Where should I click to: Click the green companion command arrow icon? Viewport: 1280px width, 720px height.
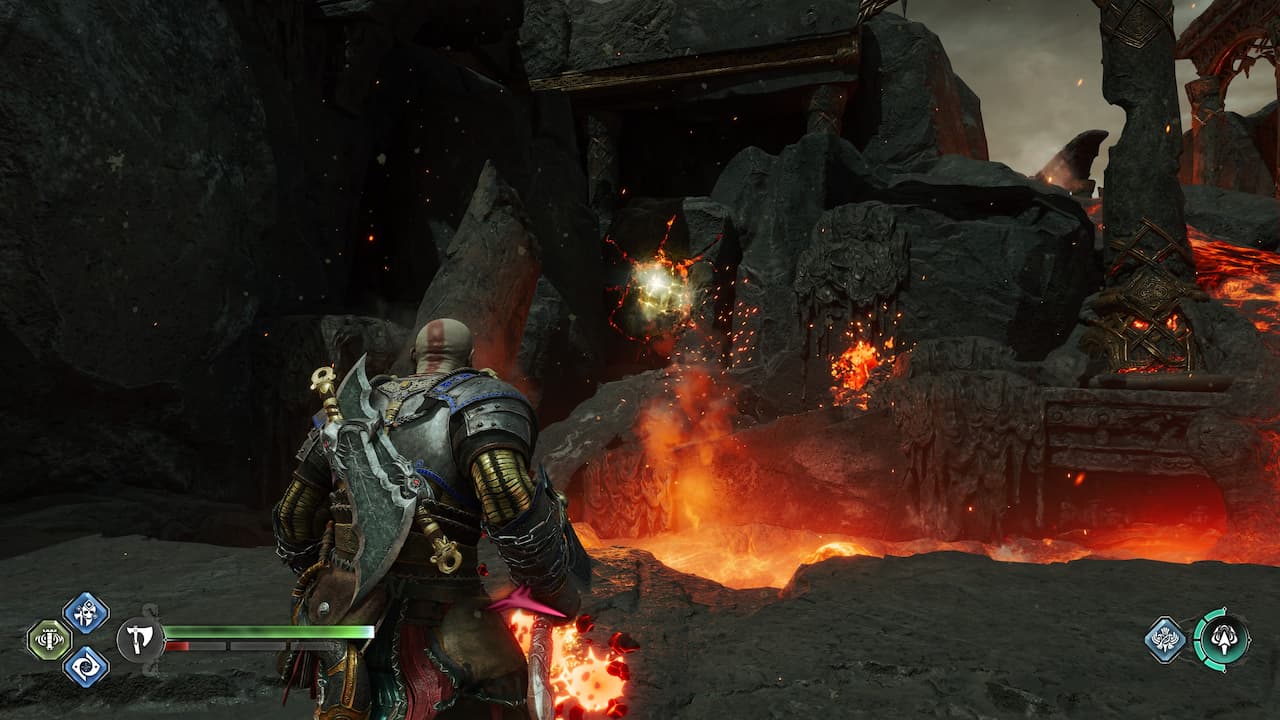point(1224,639)
